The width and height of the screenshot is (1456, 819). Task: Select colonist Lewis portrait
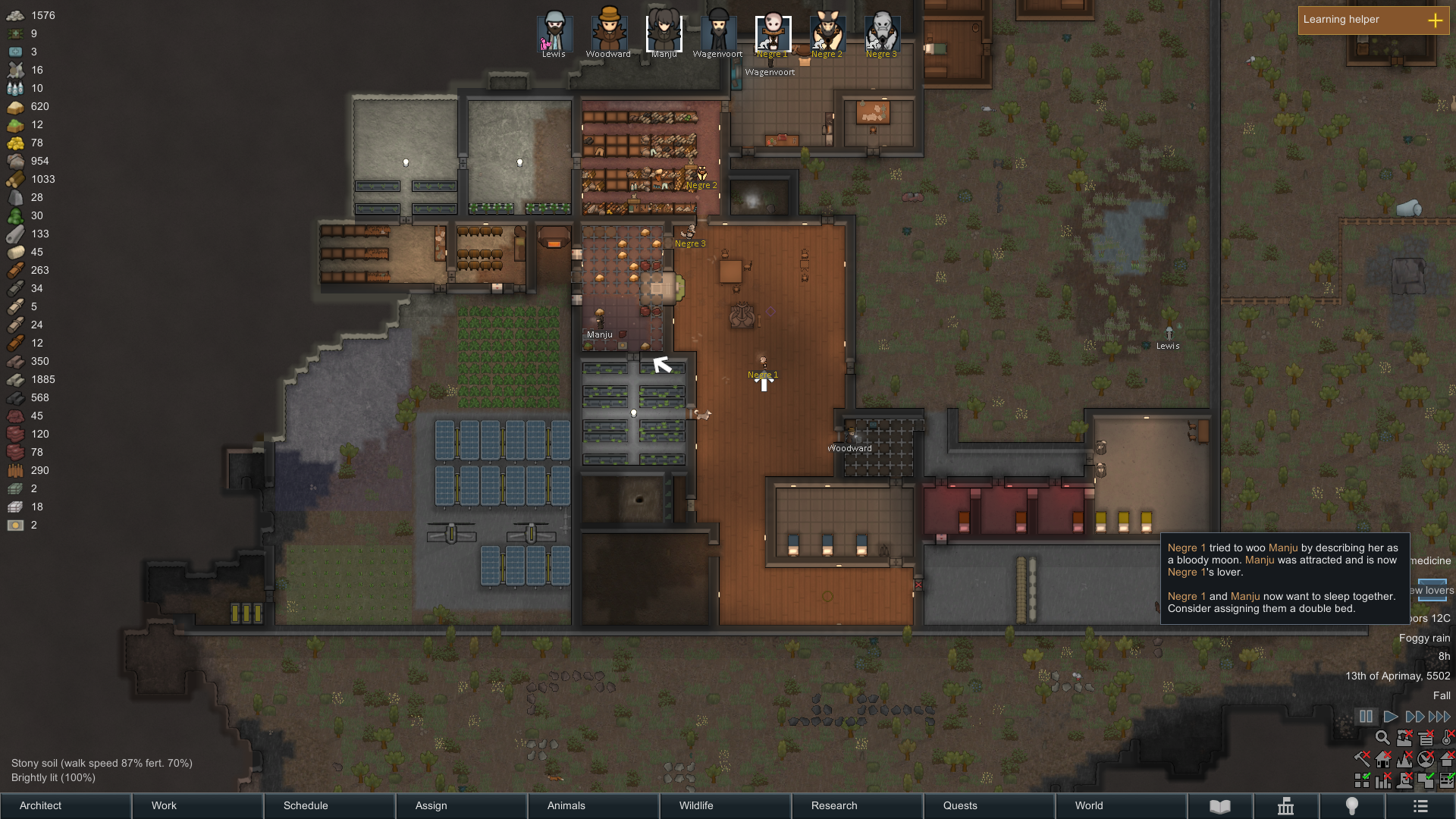[554, 33]
